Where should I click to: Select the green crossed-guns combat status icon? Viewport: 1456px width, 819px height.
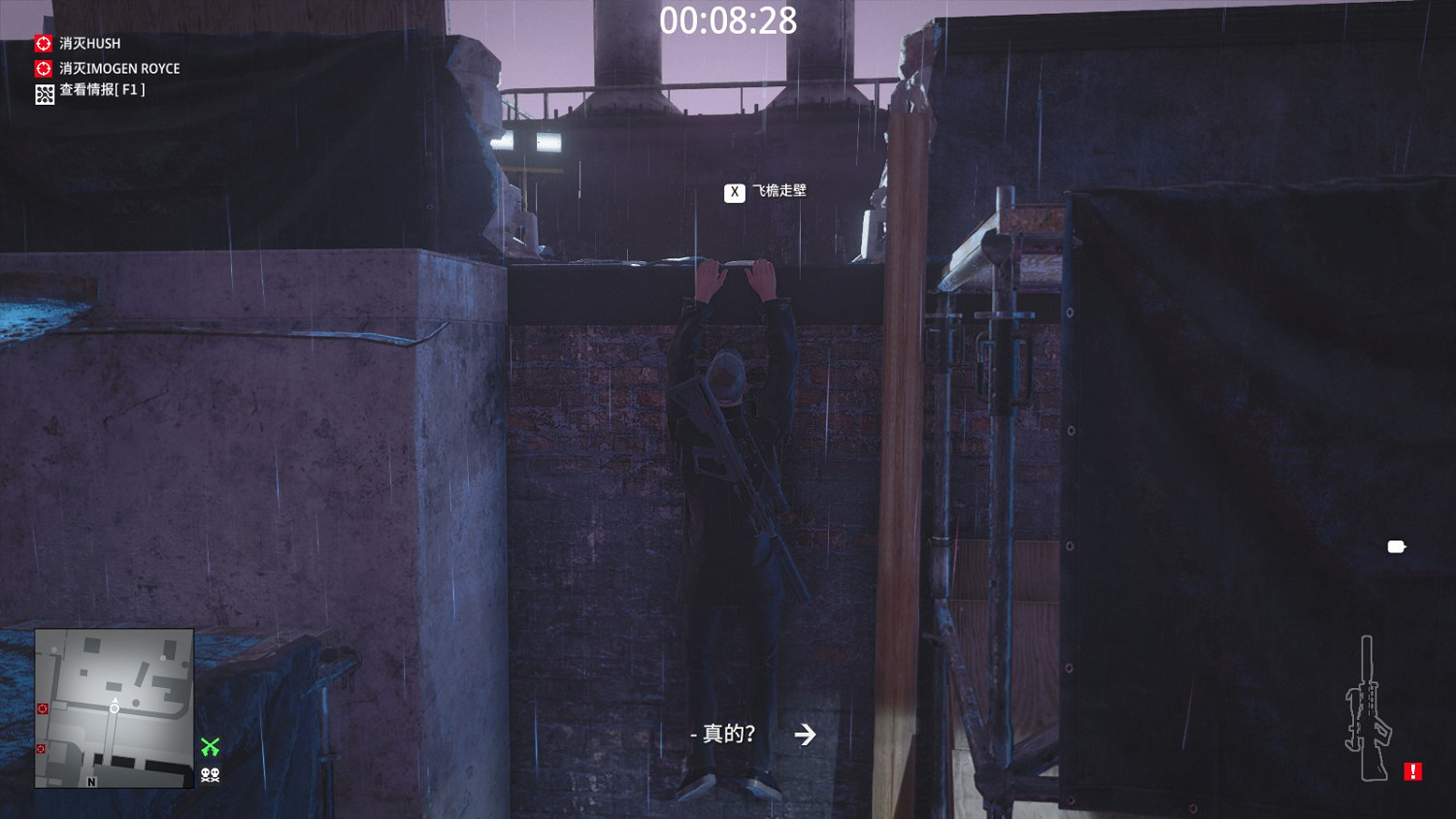coord(211,746)
